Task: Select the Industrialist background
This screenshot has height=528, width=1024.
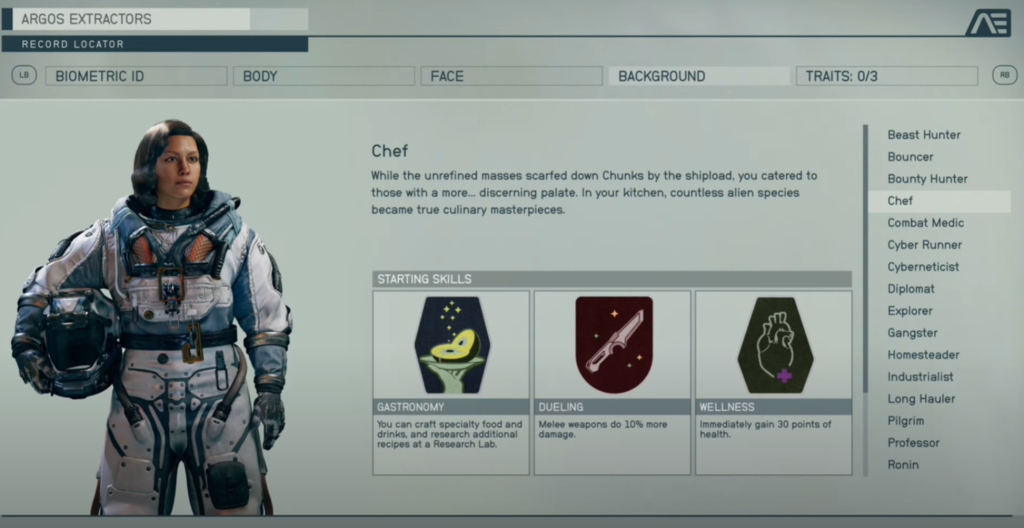Action: (920, 377)
